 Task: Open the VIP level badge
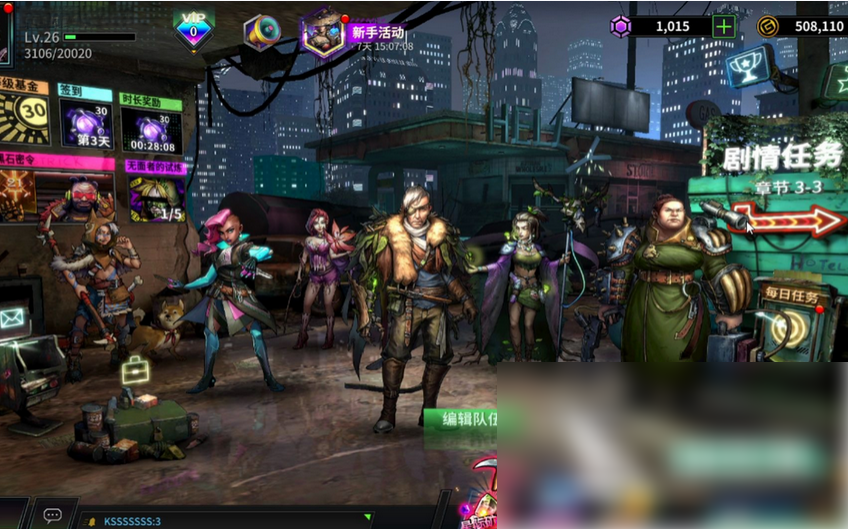pyautogui.click(x=193, y=31)
